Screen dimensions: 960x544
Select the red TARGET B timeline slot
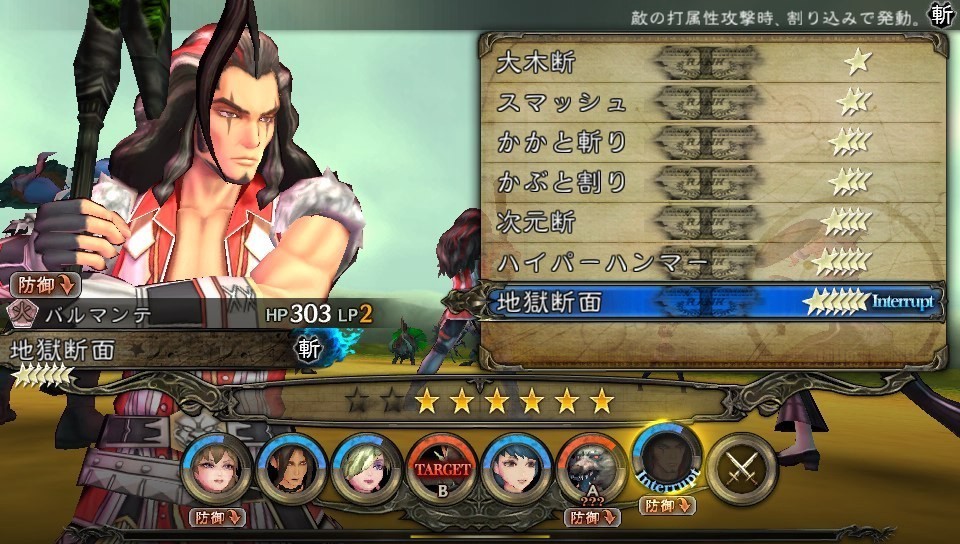tap(441, 468)
